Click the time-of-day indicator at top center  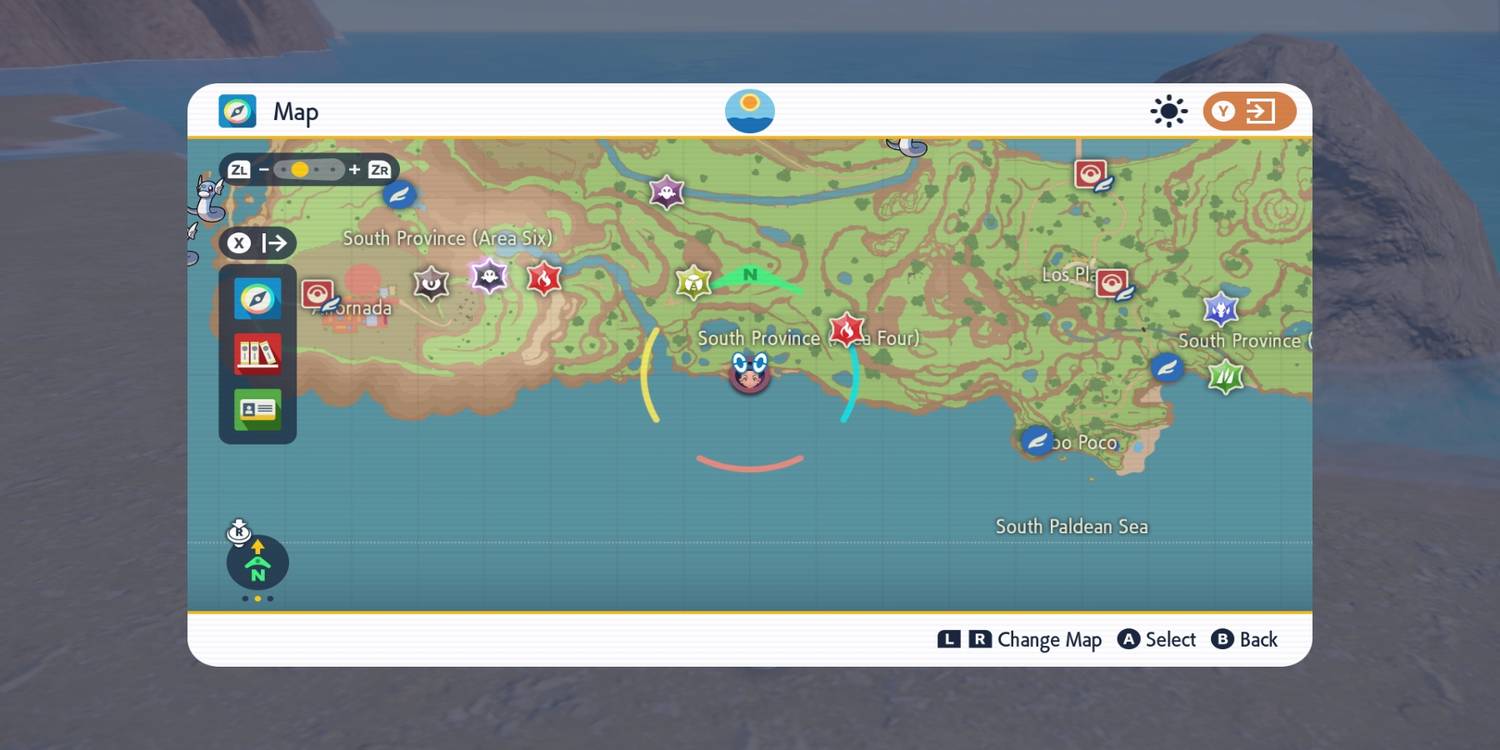(750, 110)
